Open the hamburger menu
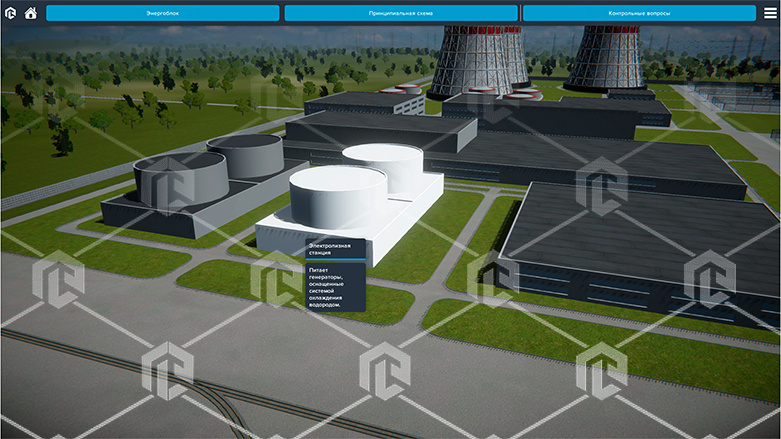Screen dimensions: 781x439 click(x=770, y=13)
